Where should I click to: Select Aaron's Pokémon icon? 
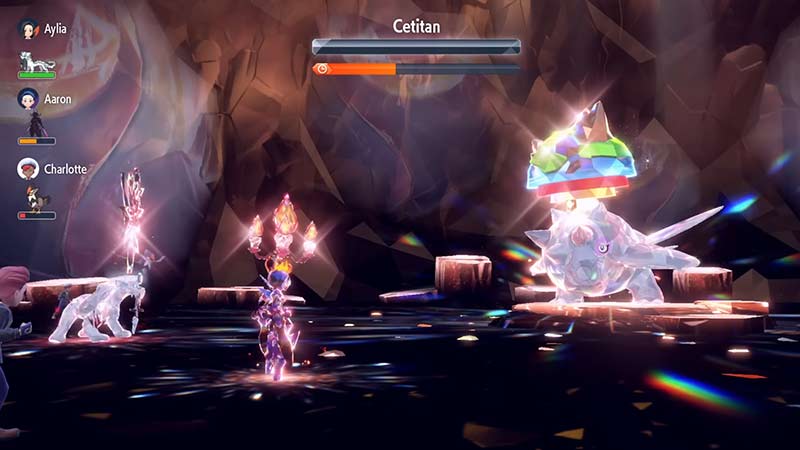coord(37,124)
